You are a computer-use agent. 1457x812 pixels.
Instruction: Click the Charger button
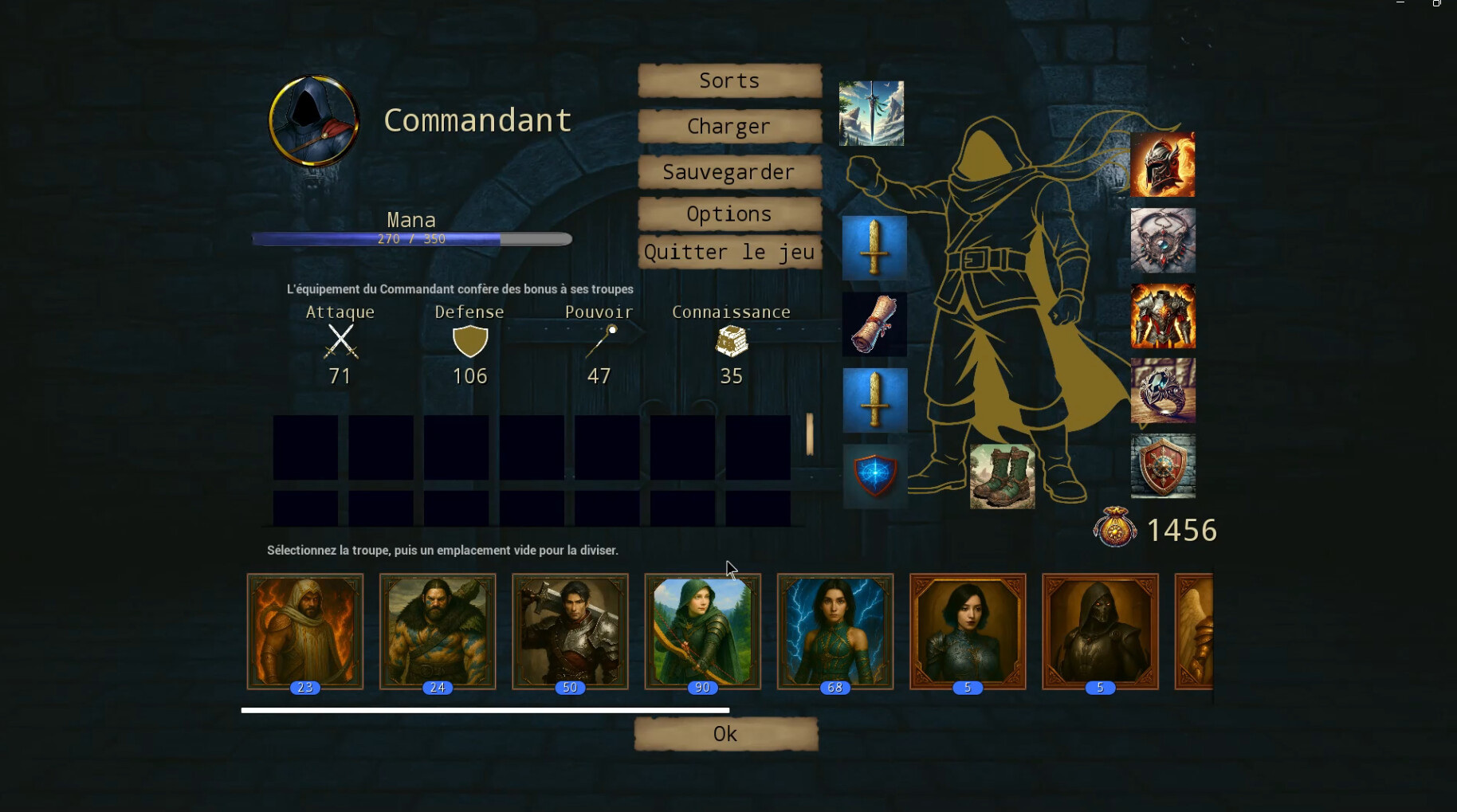click(x=729, y=127)
